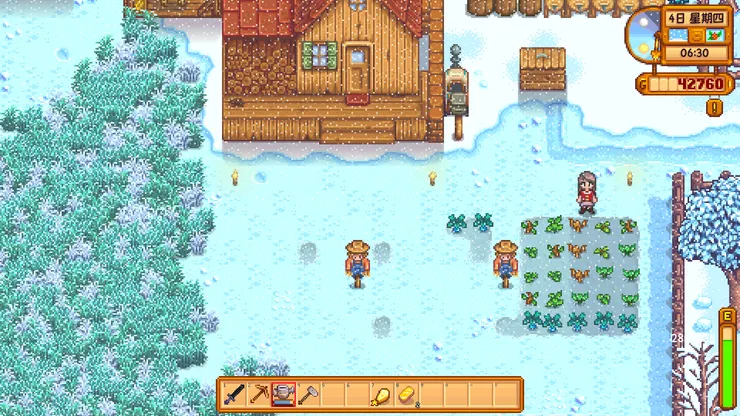740x416 pixels.
Task: Pick the yellow cheese item slot
Action: click(x=406, y=394)
